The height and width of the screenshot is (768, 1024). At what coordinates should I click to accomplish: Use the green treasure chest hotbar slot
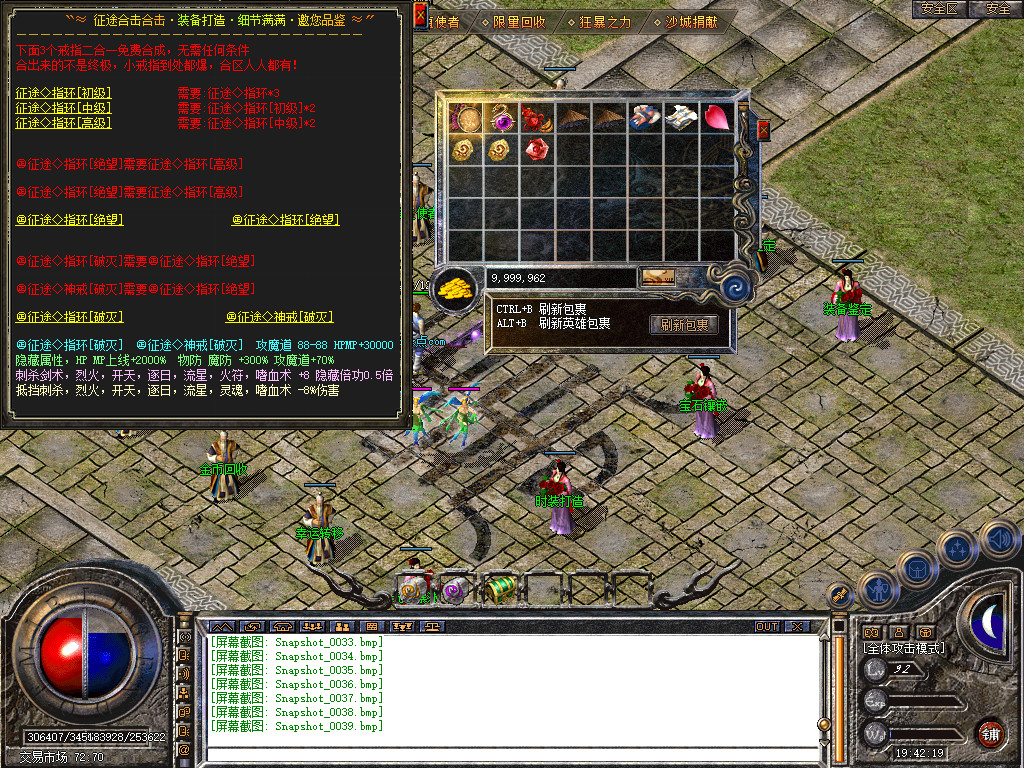pos(501,588)
